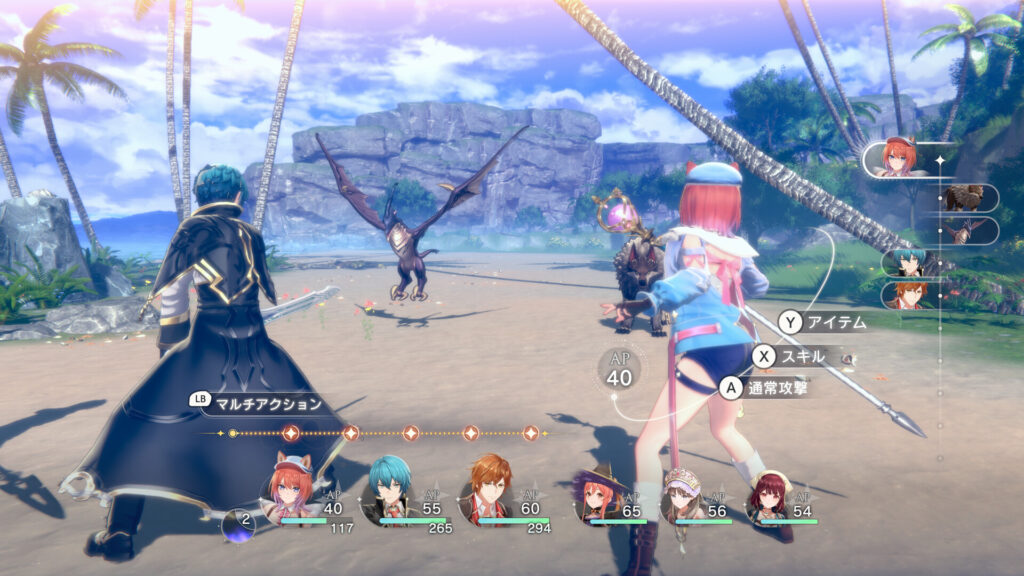
Task: Click the orange-haired man turn-order entry
Action: pos(910,295)
